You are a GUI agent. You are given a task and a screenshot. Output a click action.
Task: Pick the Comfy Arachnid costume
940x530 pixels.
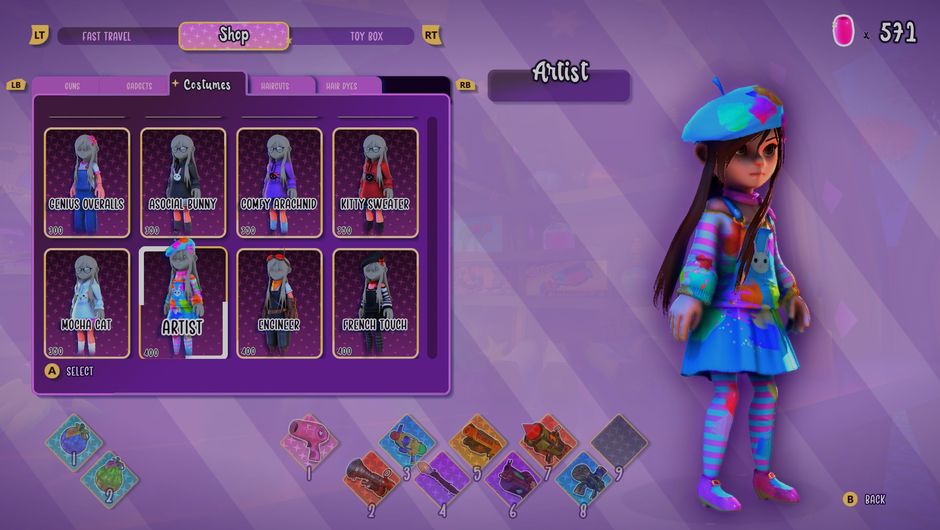pos(279,182)
